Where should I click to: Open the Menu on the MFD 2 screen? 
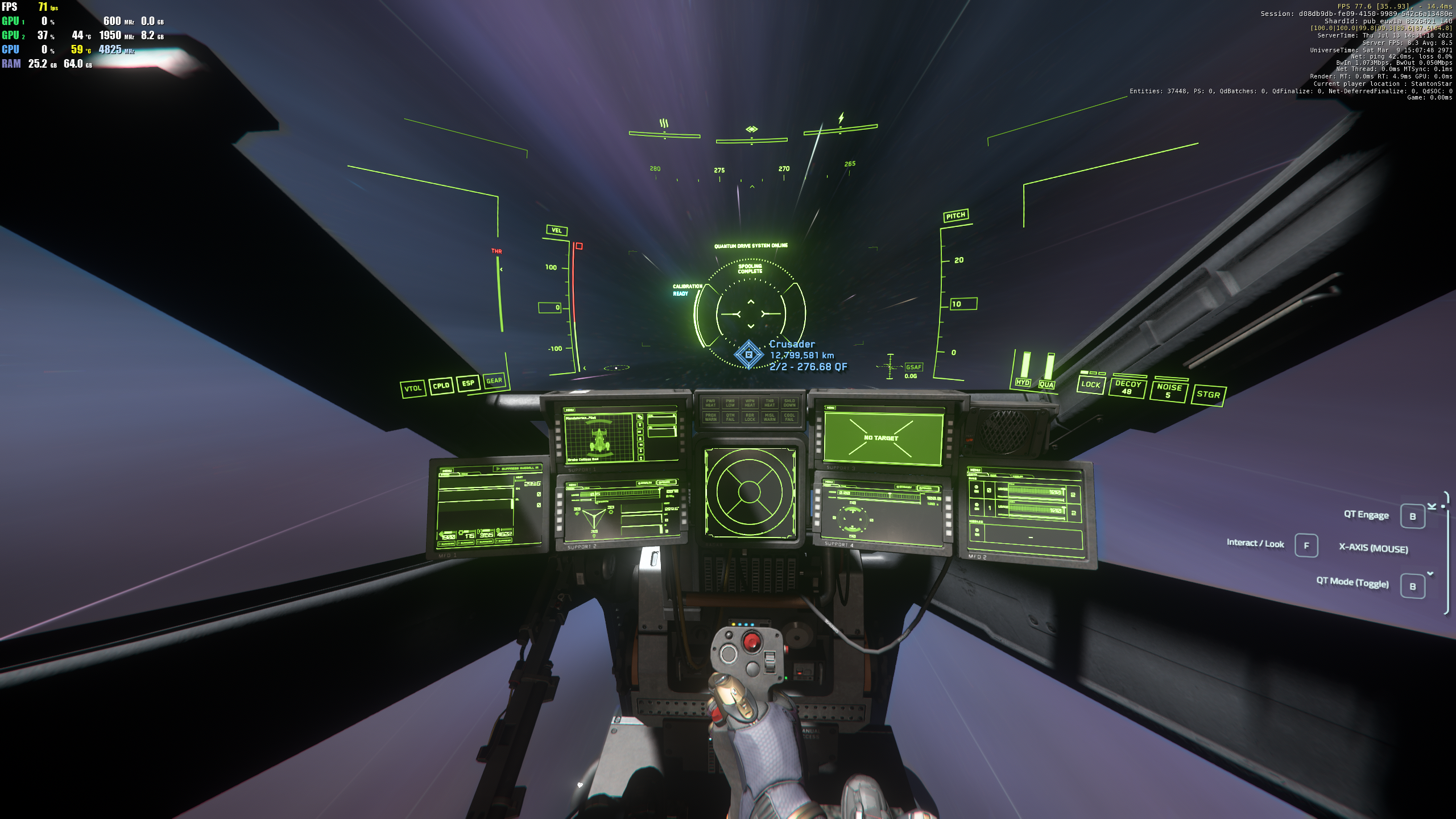[975, 470]
